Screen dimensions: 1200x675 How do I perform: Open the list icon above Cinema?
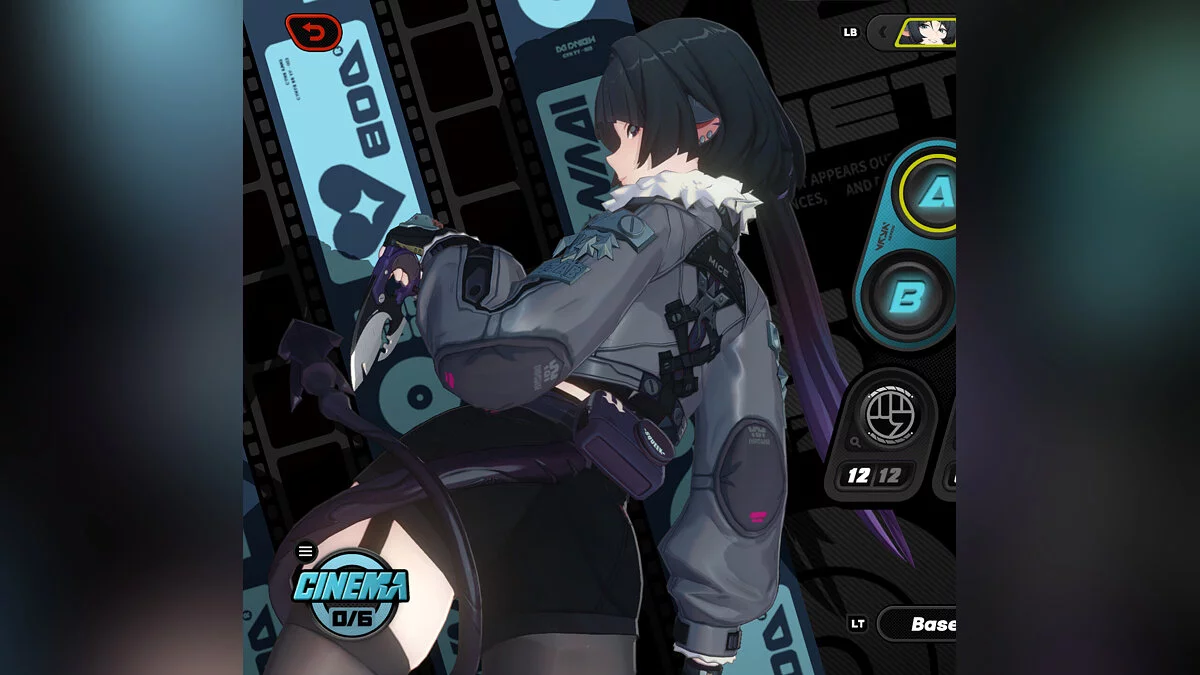click(x=306, y=551)
